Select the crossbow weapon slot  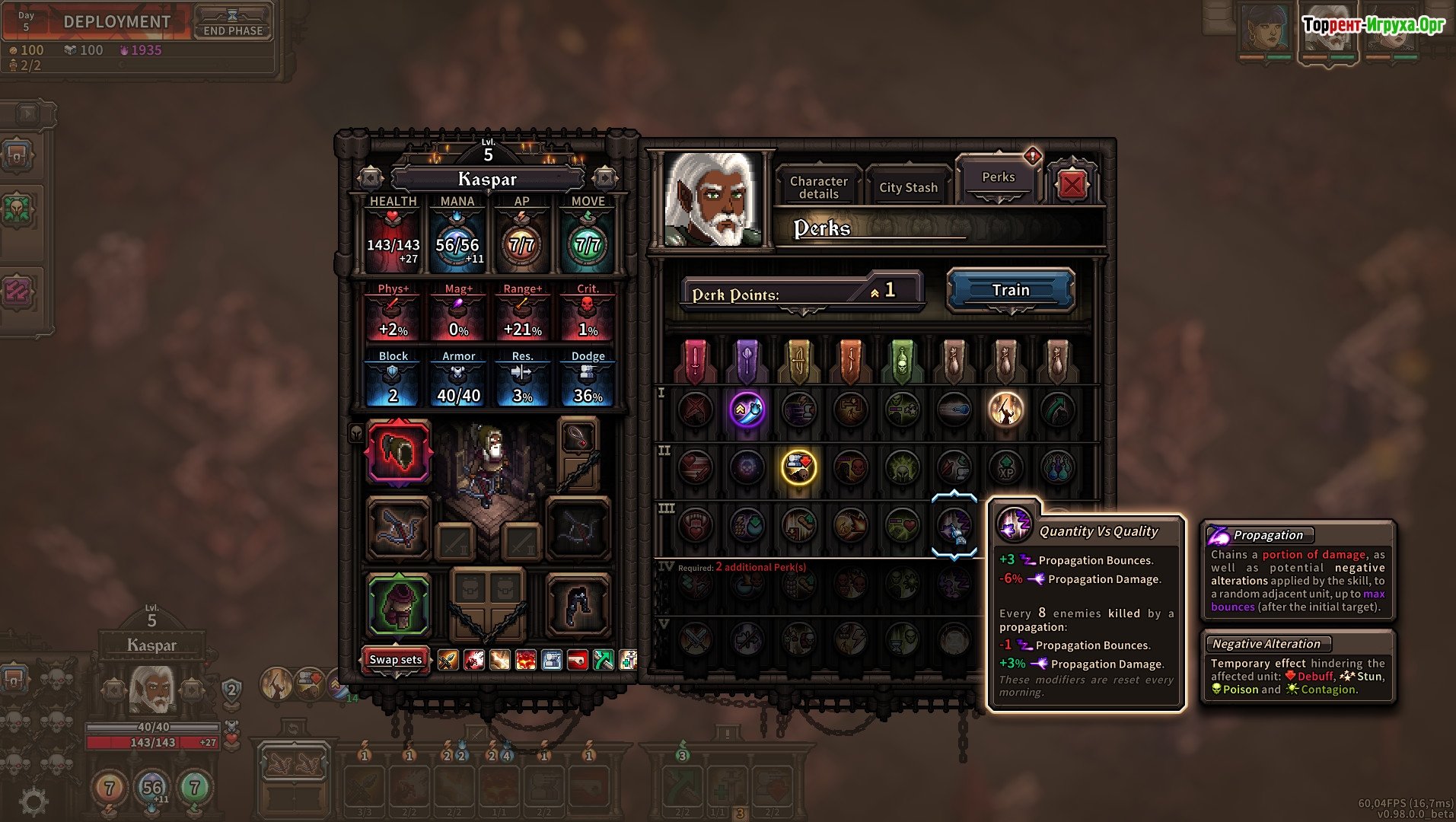point(399,527)
